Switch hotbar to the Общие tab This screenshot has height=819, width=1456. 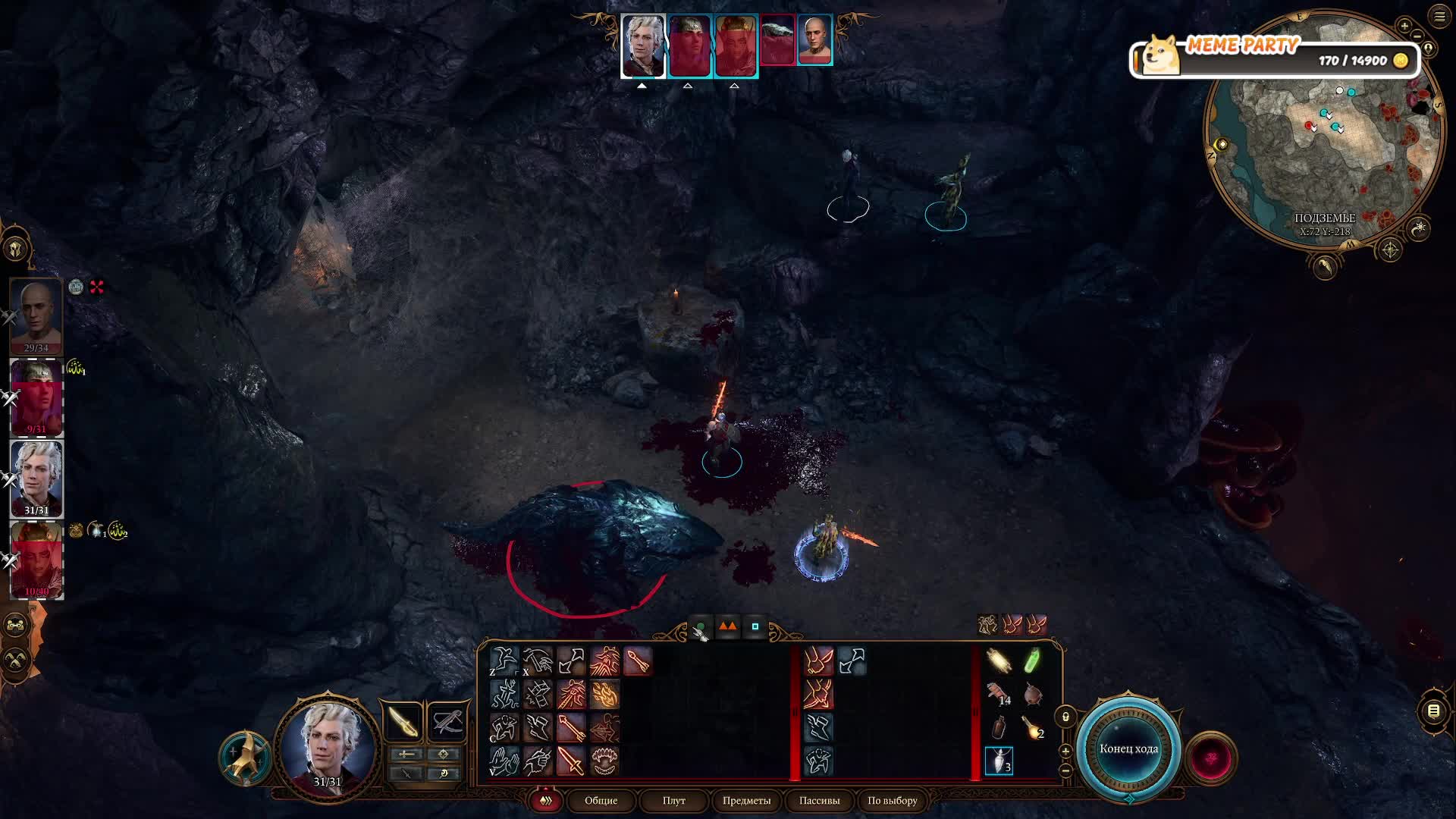[601, 800]
